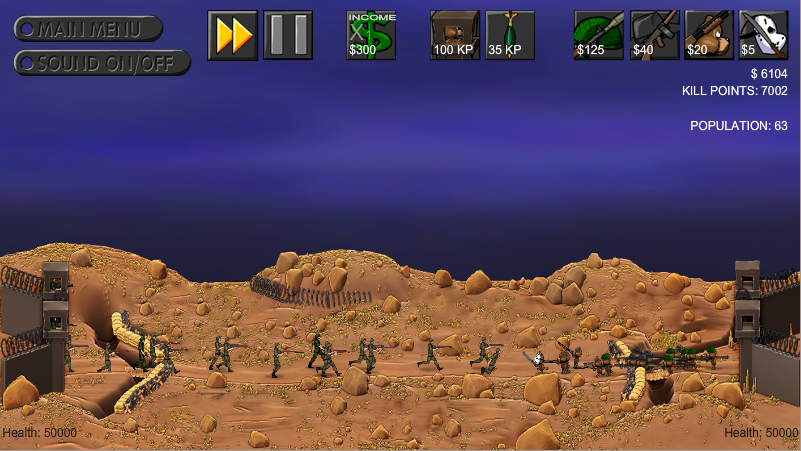The width and height of the screenshot is (801, 451).
Task: Pause the game with the pause button
Action: [x=288, y=35]
